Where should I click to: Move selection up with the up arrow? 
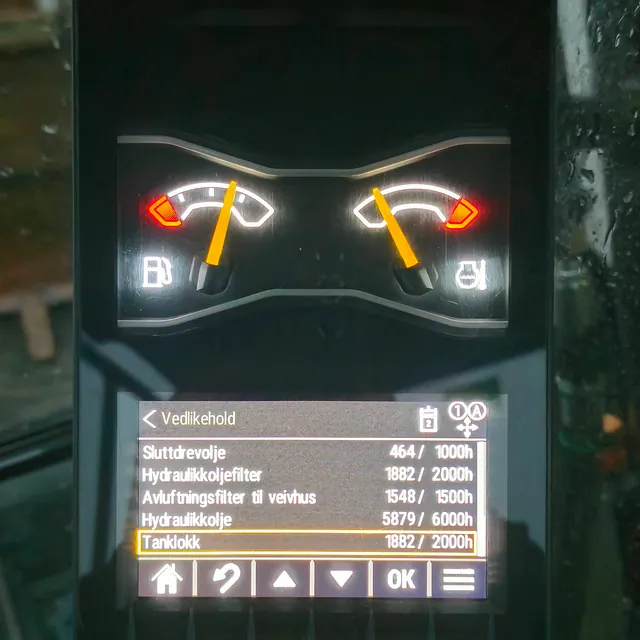pos(283,579)
